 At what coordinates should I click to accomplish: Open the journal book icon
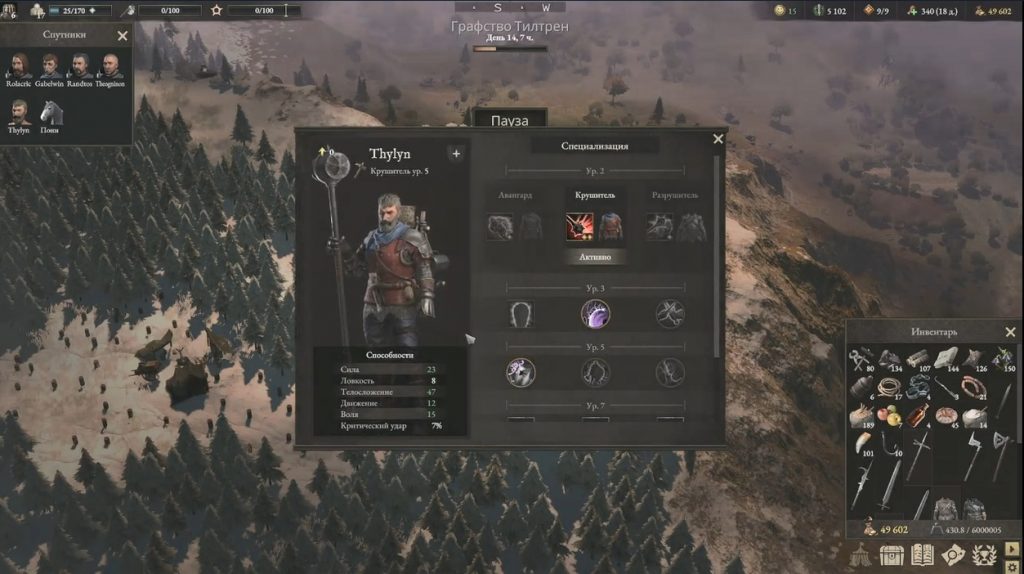[922, 555]
